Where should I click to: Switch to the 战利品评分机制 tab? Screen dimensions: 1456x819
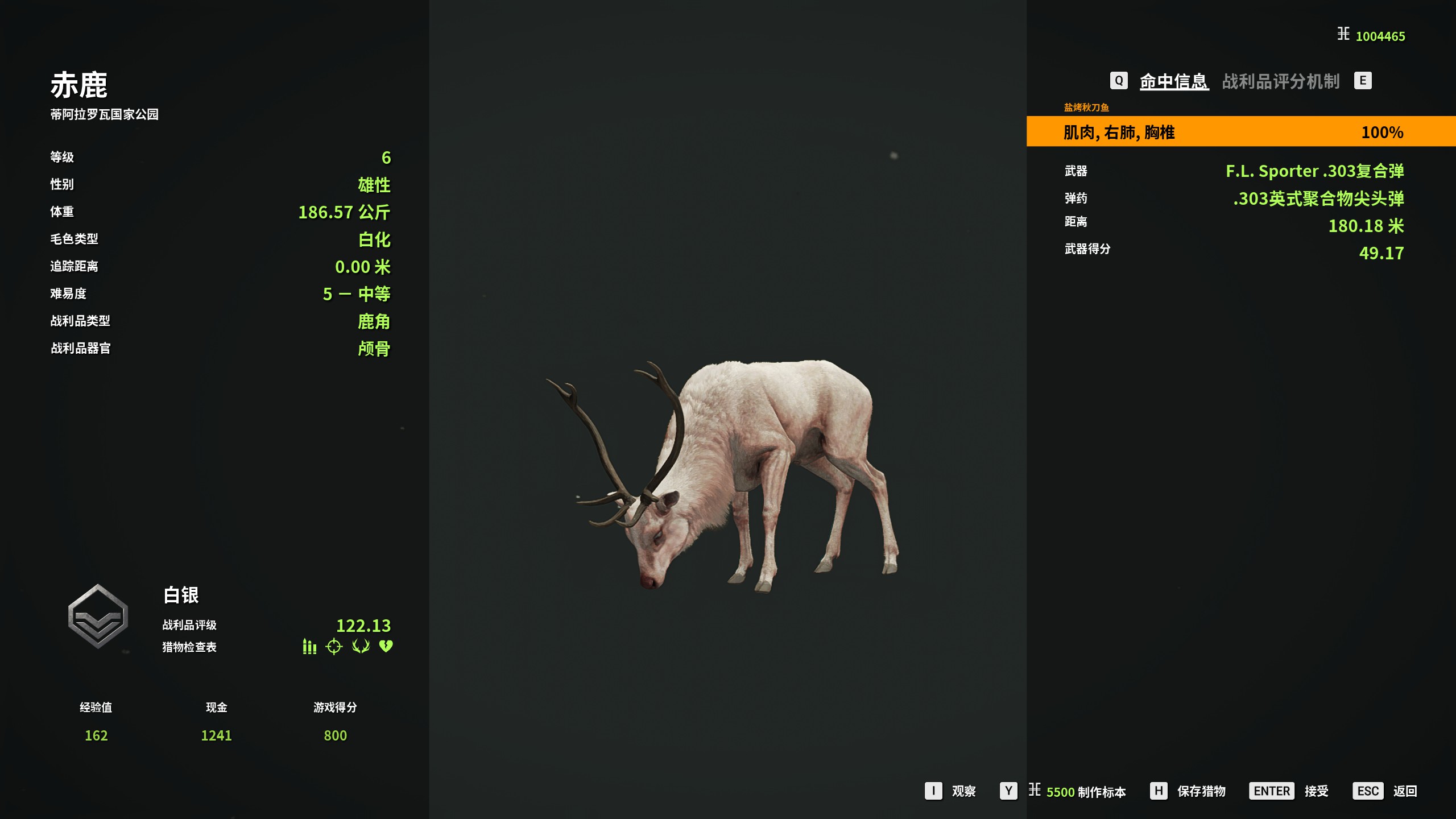pos(1280,81)
